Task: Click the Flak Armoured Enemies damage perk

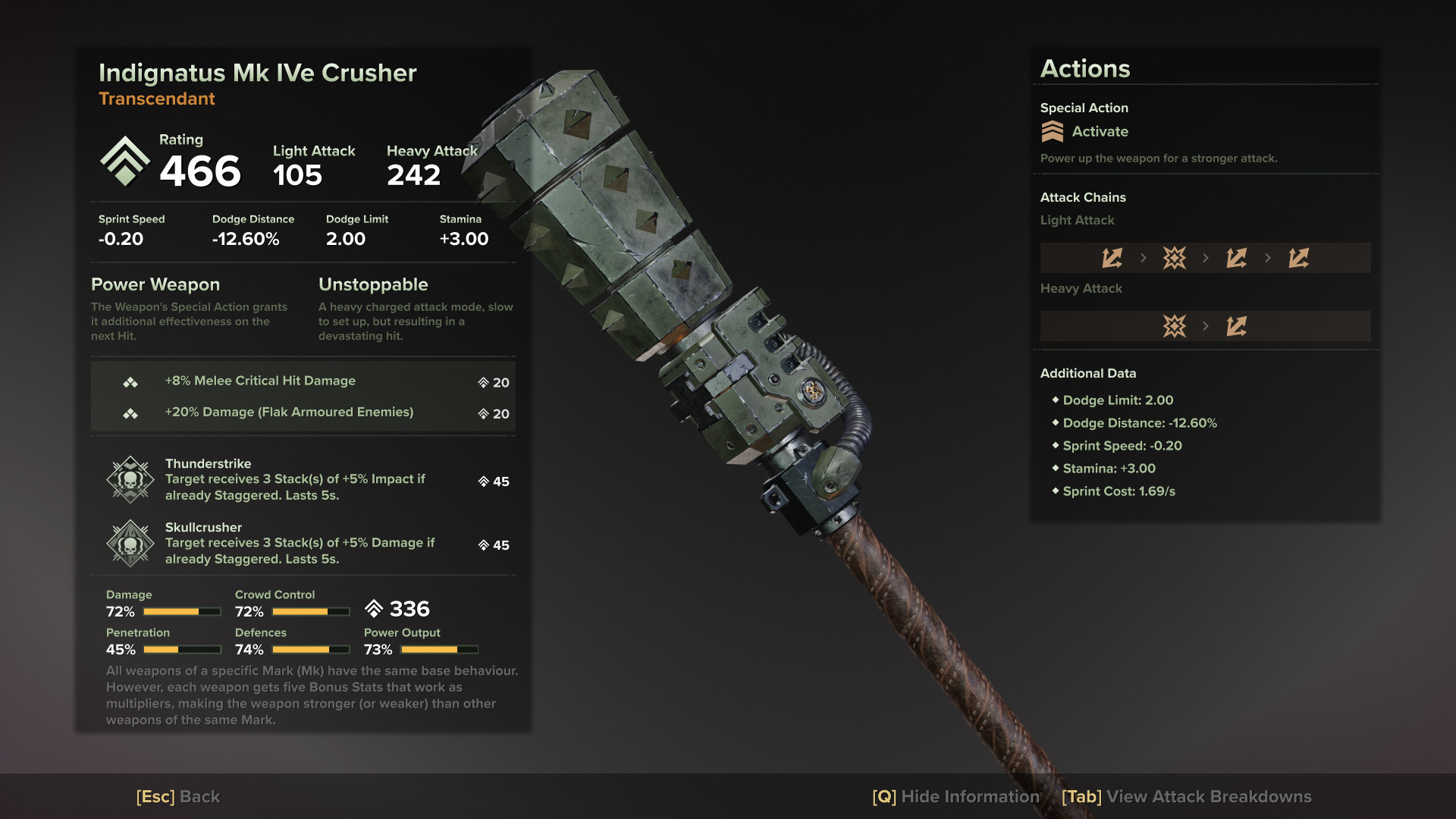Action: [x=303, y=413]
